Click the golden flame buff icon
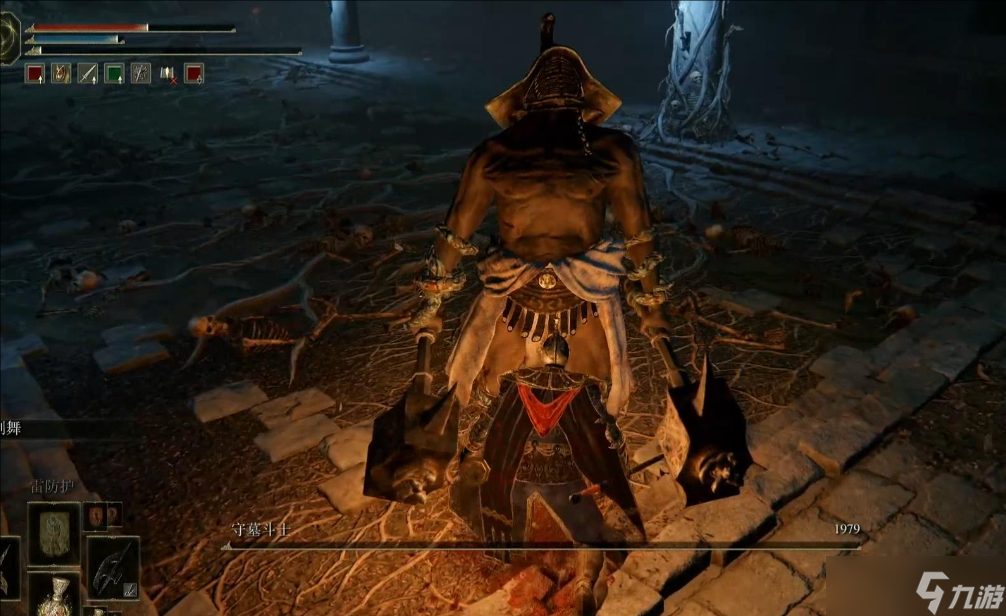 click(61, 73)
